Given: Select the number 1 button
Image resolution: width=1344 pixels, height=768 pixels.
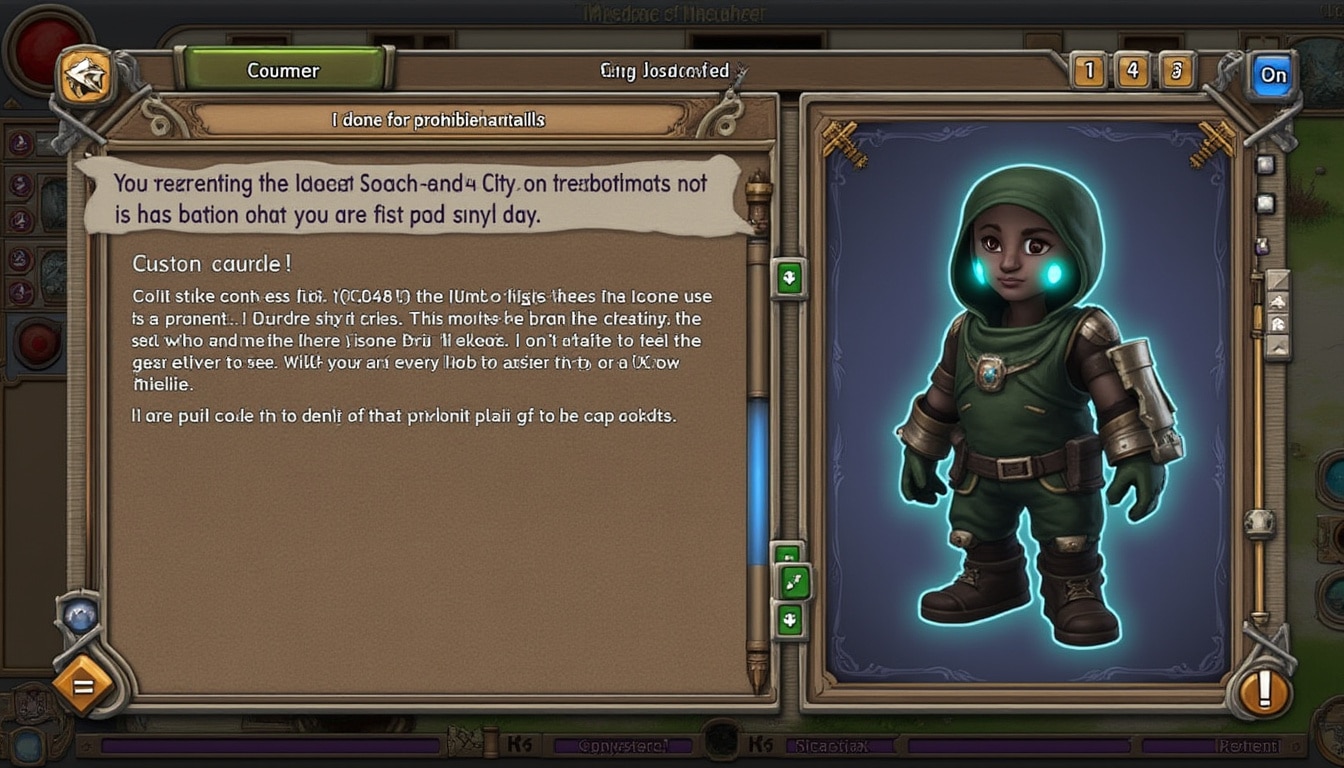Looking at the screenshot, I should [x=1088, y=72].
